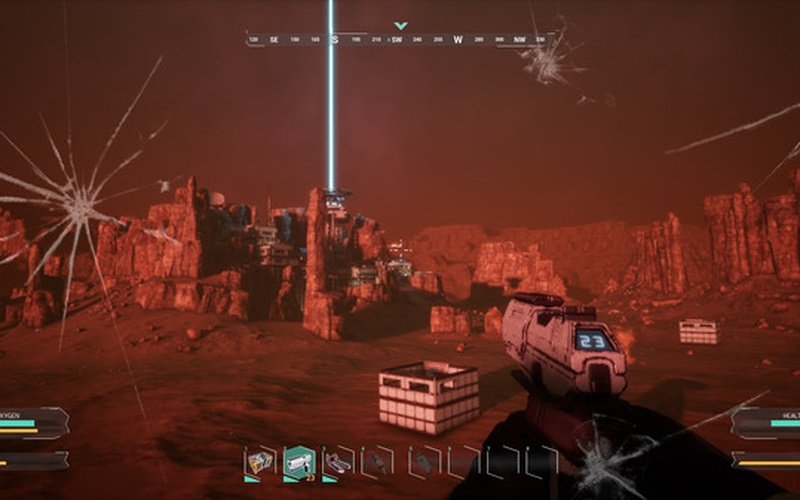Click the compass bar heading strip
Image resolution: width=800 pixels, height=500 pixels.
click(x=400, y=40)
